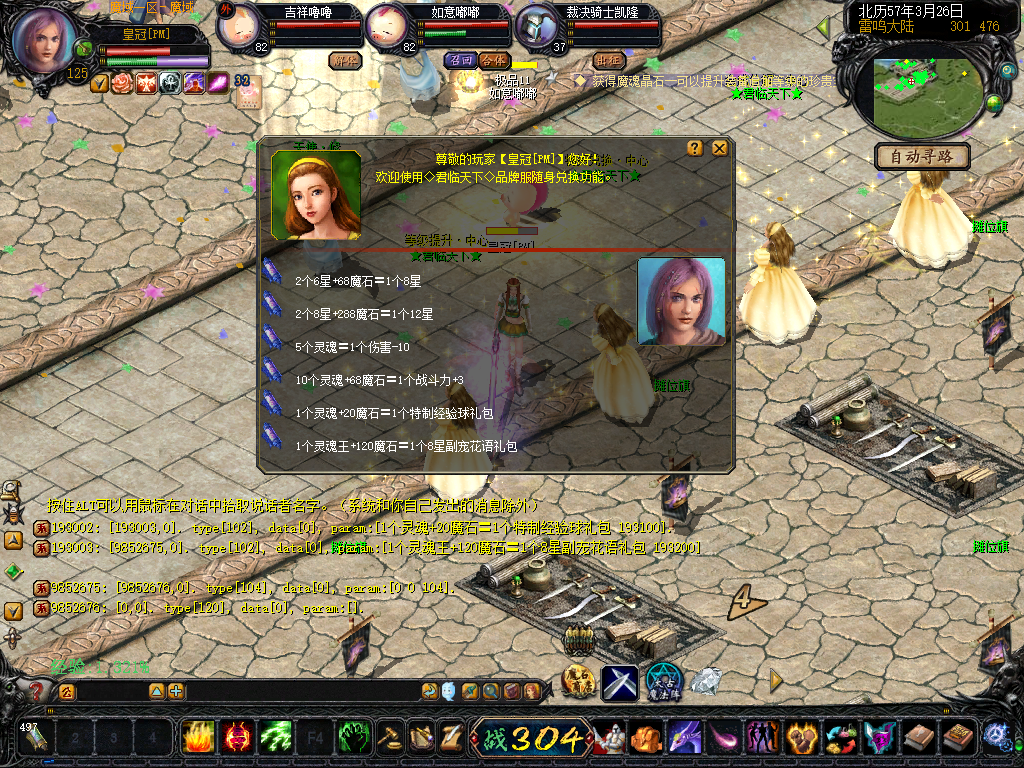Open the red question mark help button
Screen dimensions: 1024x768
coord(37,690)
